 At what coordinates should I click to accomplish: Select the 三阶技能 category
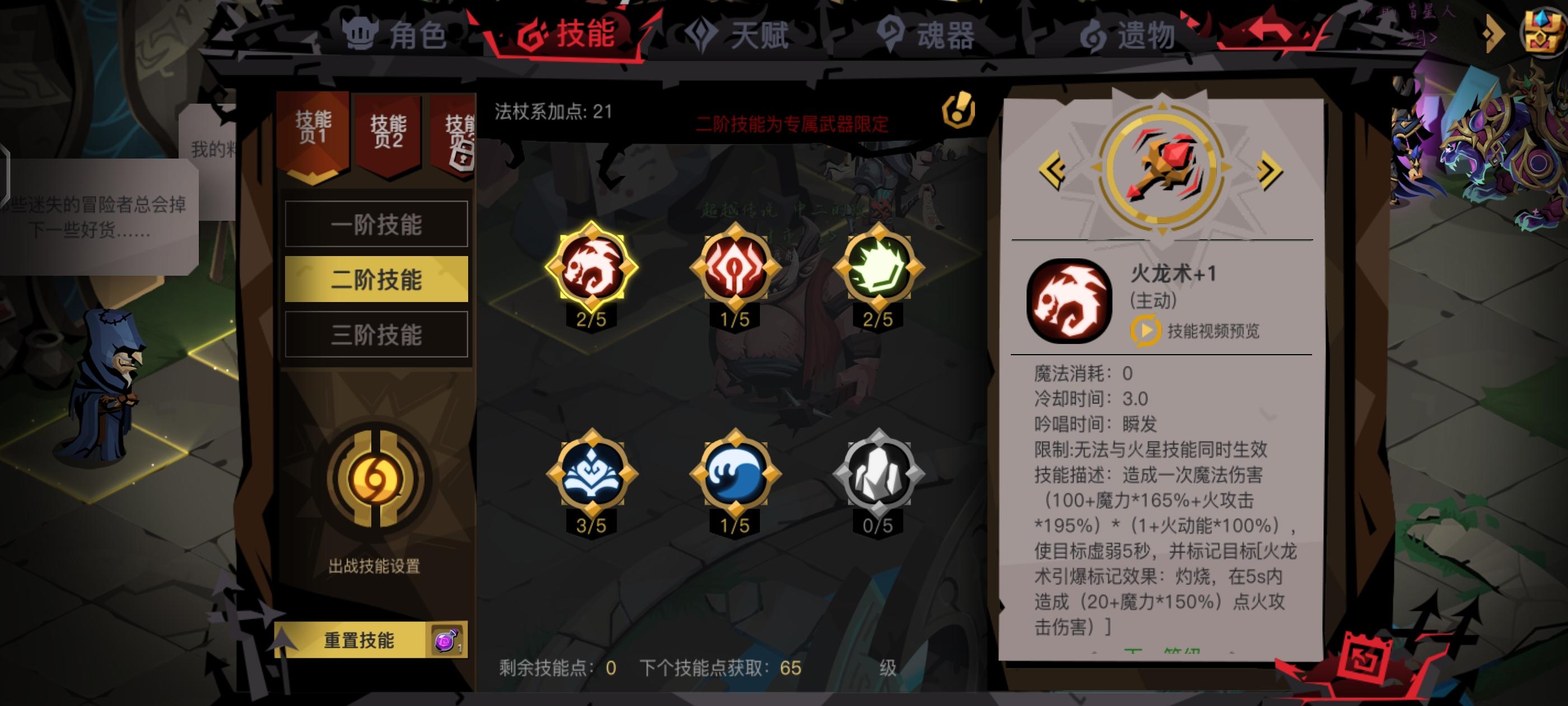point(376,334)
